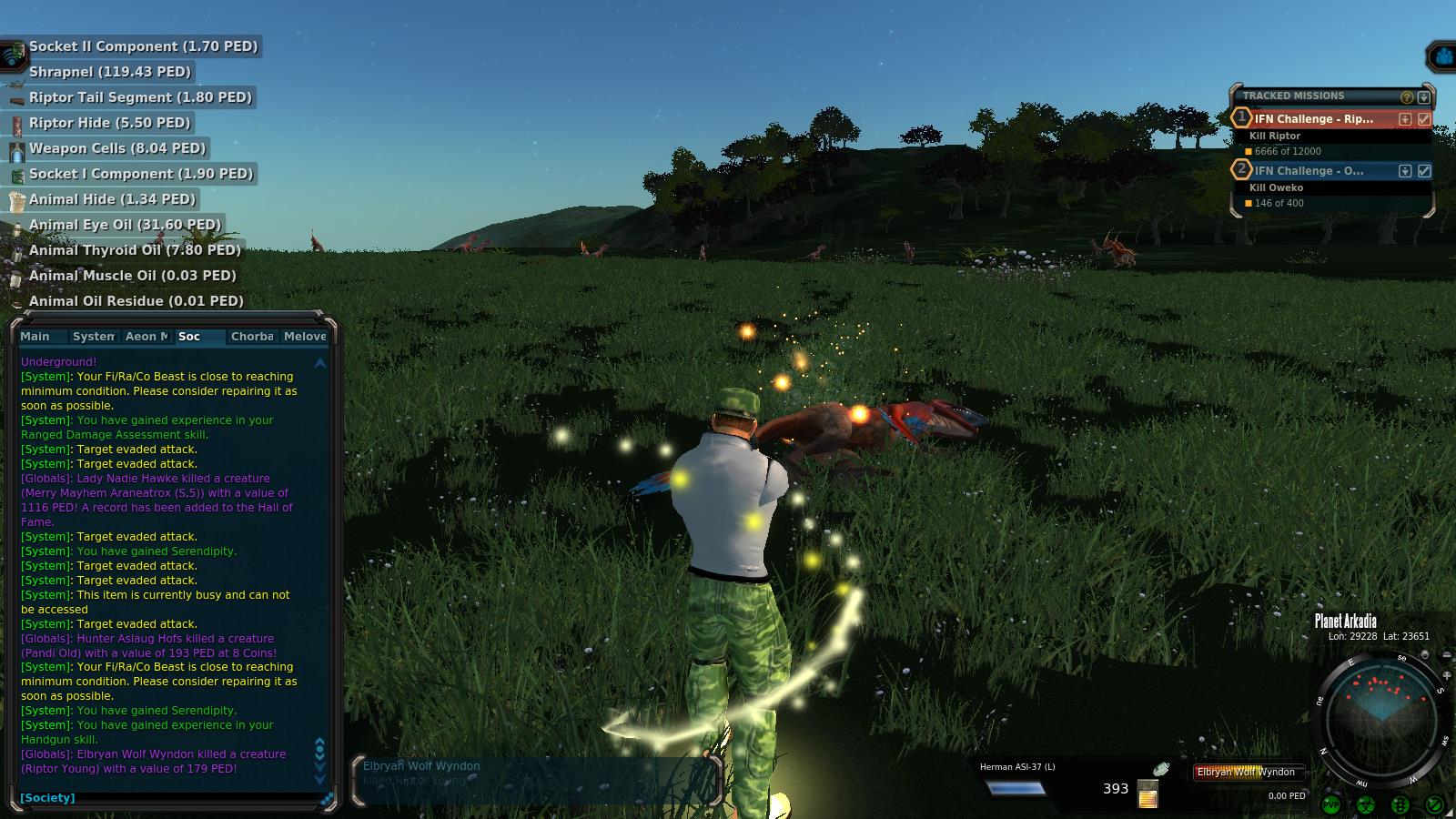Open Tracked Missions help question mark

[x=1407, y=97]
